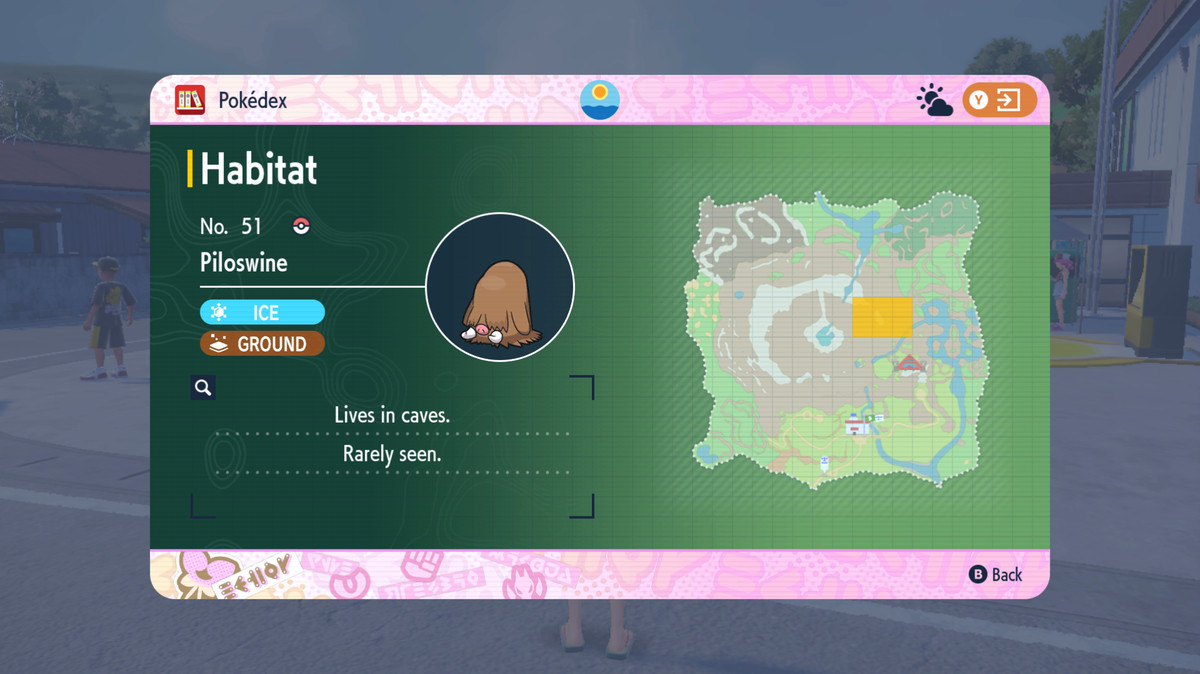Select the yellow habitat area on map
The image size is (1200, 674).
coord(882,317)
